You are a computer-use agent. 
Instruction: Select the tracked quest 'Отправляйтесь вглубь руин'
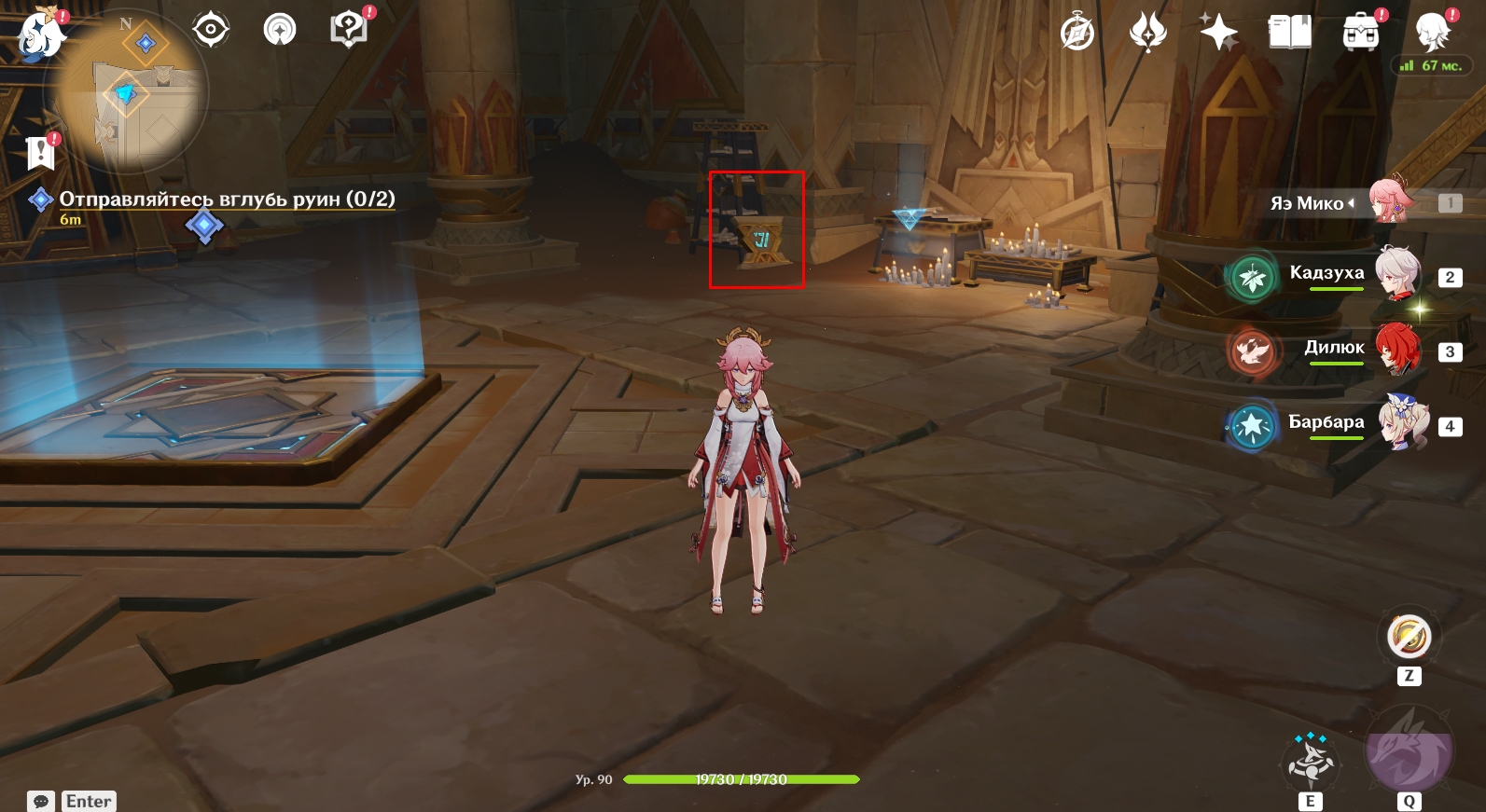(227, 200)
